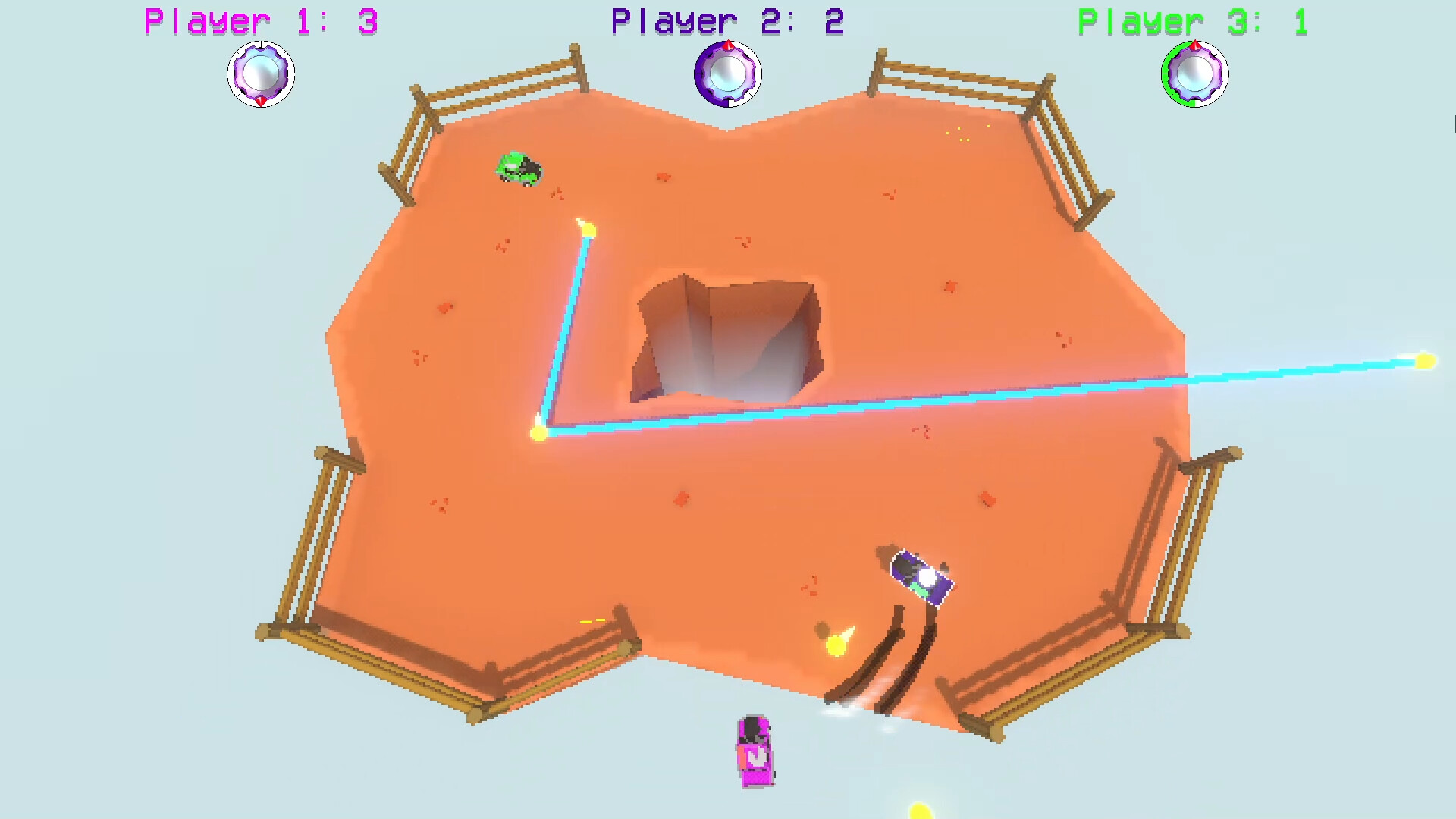This screenshot has height=819, width=1456.
Task: Click the red pointer on Player 1's dial
Action: 262,101
